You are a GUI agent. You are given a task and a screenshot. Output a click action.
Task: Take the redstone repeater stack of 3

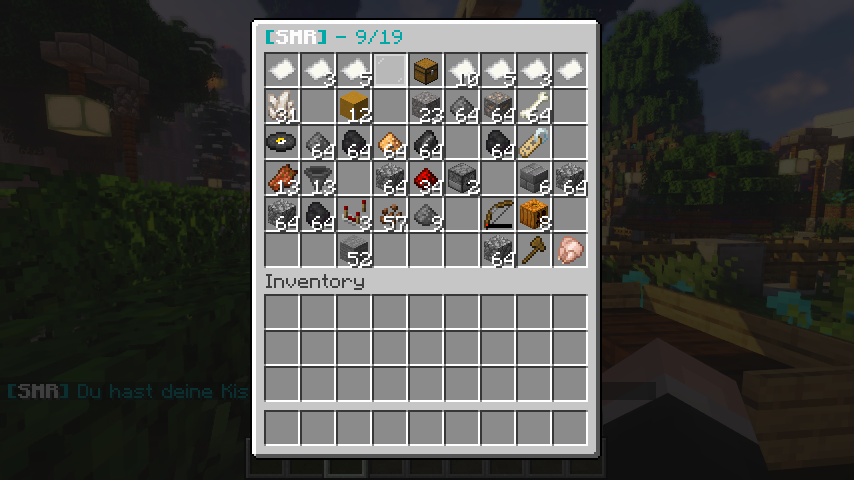355,214
